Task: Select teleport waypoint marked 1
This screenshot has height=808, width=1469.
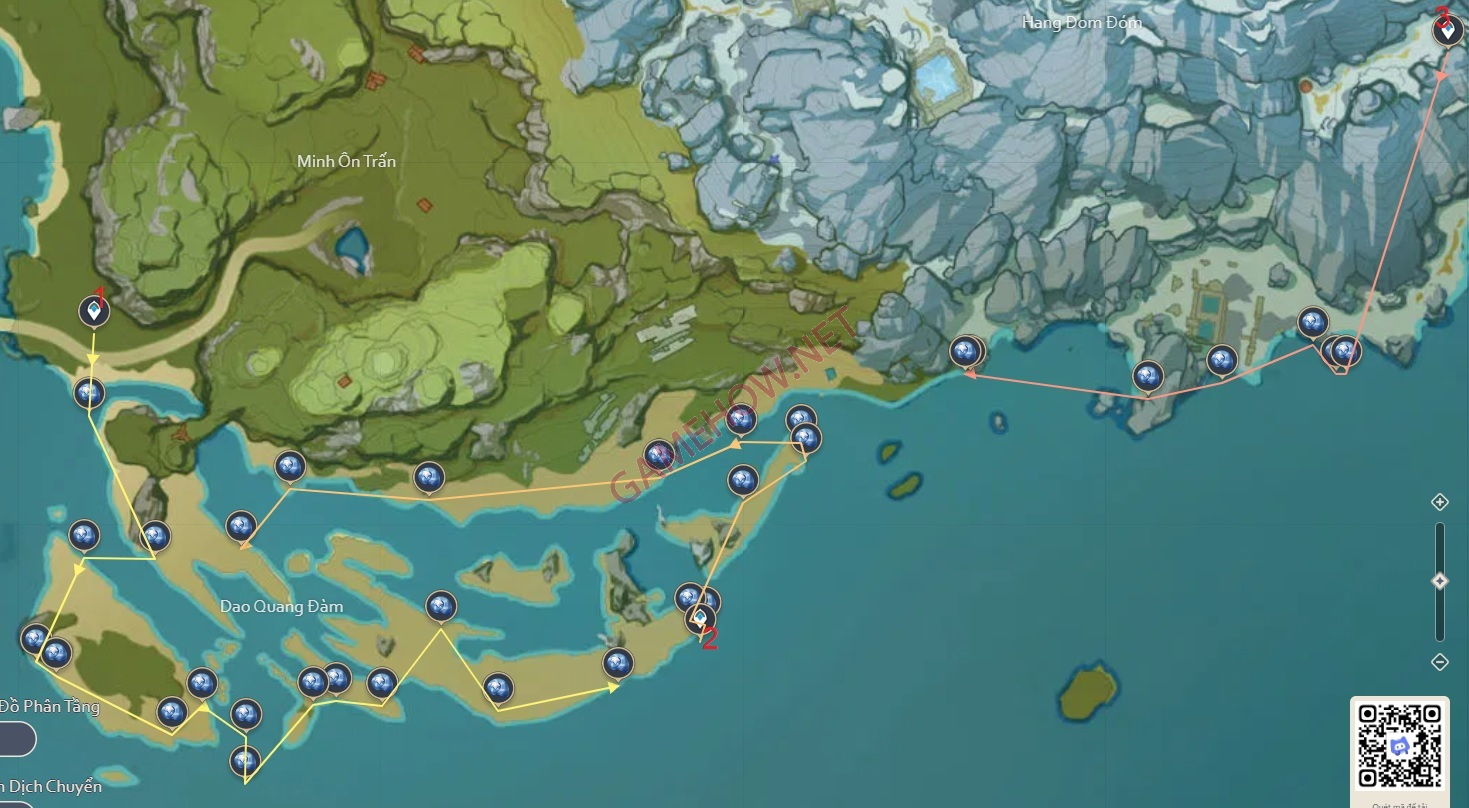Action: (94, 312)
